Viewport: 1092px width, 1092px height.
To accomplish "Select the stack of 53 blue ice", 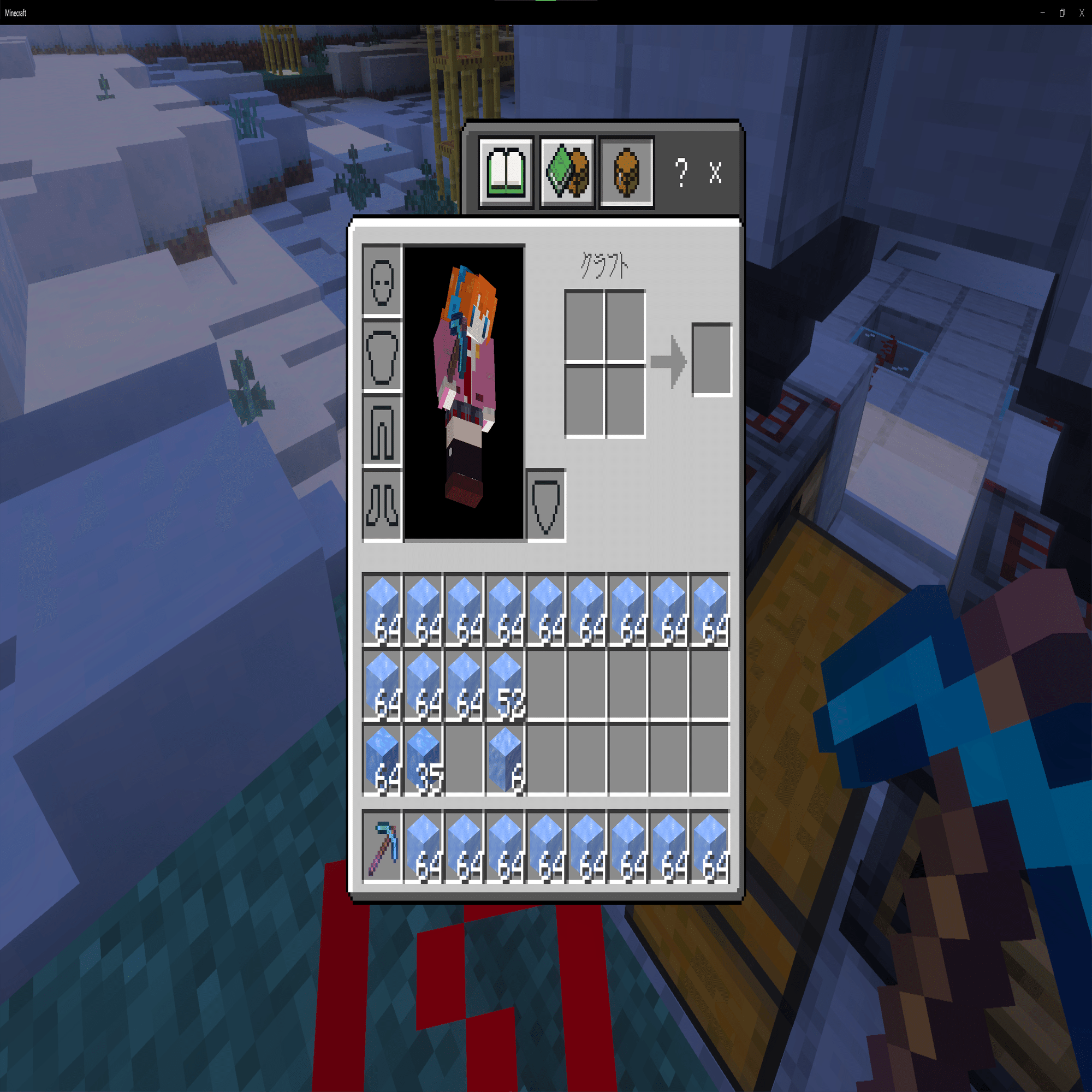I will (x=506, y=687).
